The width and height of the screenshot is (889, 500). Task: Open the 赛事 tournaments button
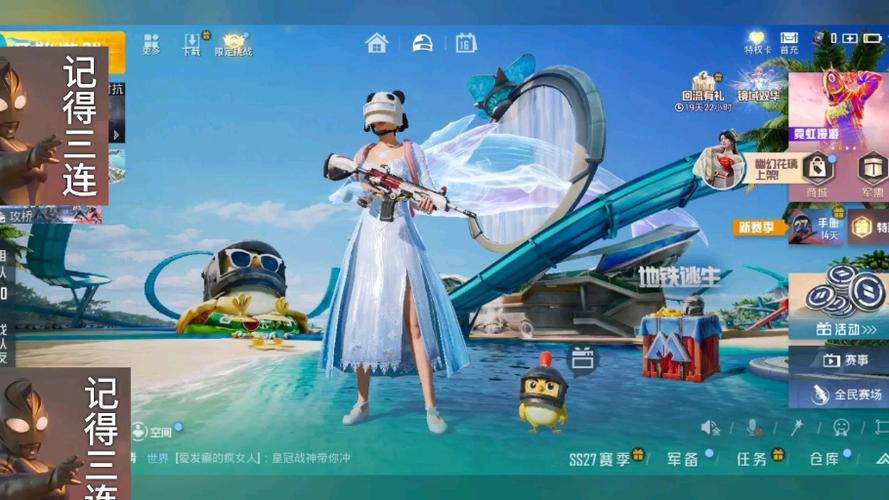838,360
